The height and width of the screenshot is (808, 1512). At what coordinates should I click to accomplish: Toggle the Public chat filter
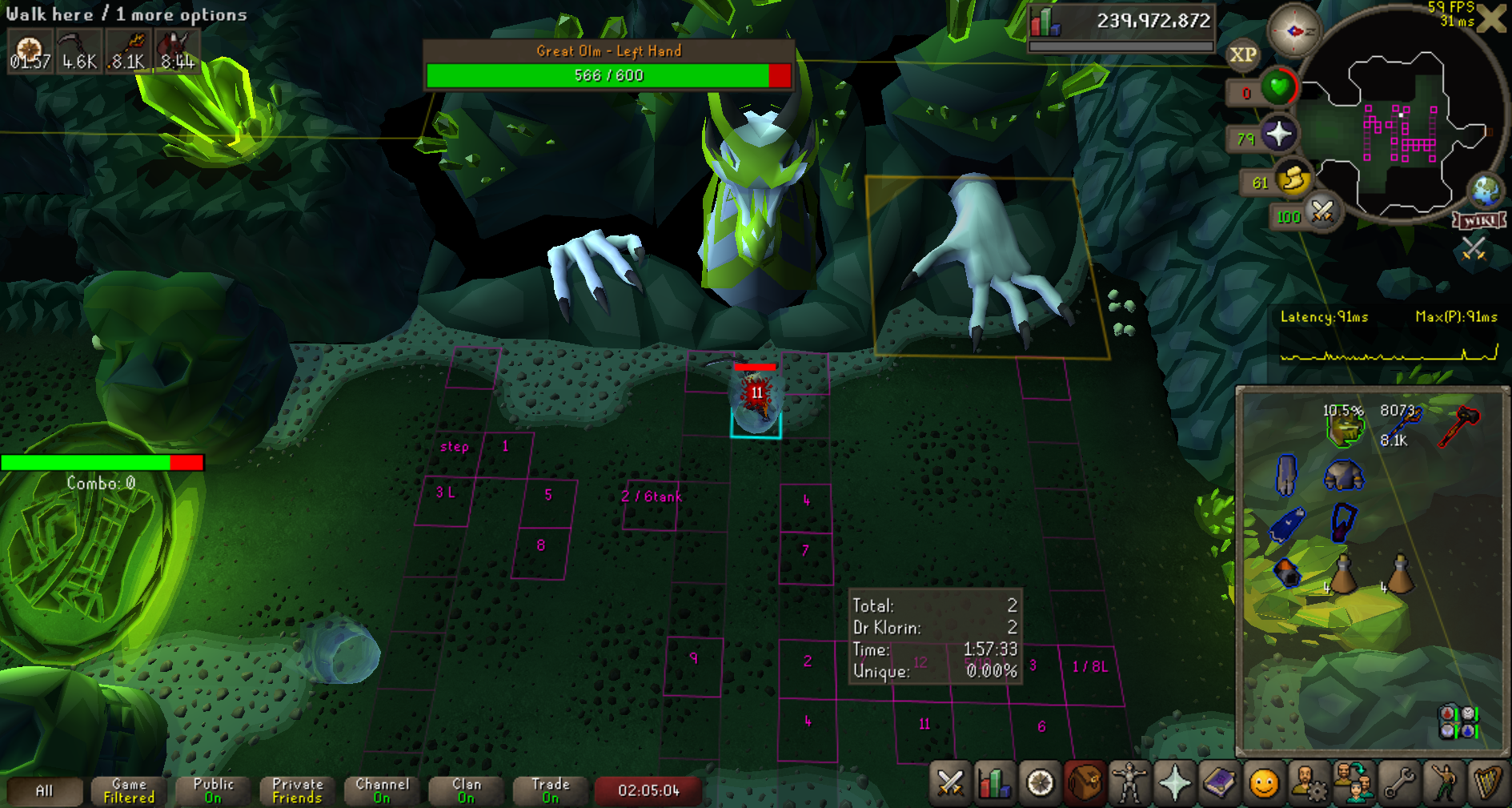click(213, 790)
